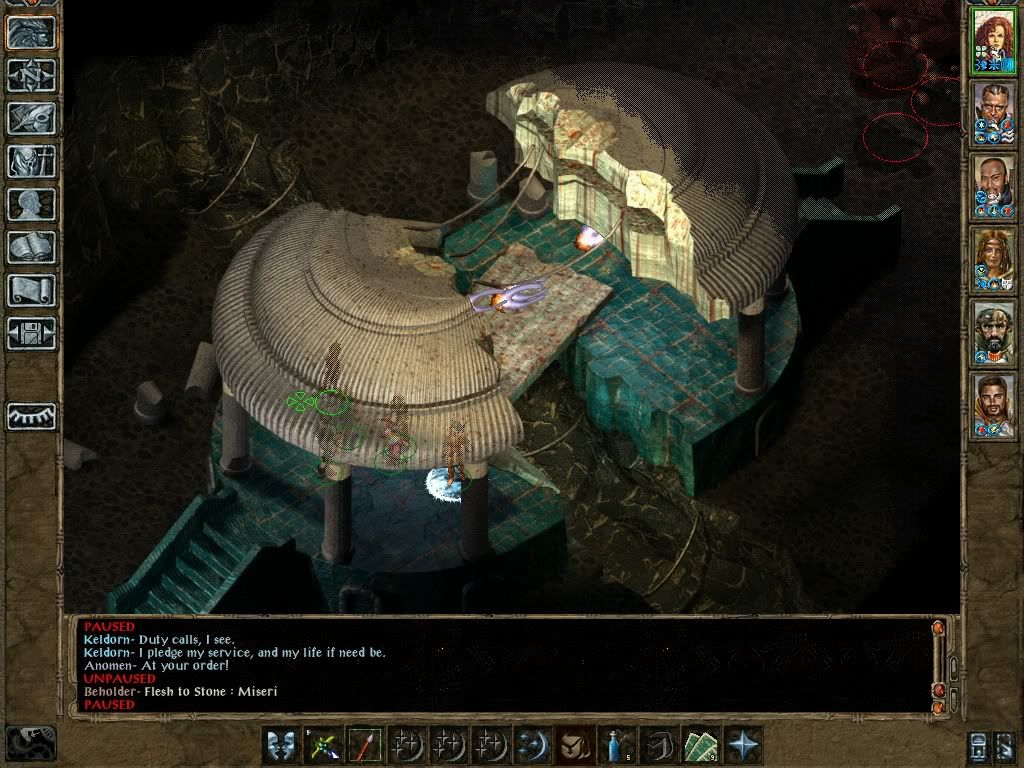Select the blonde woman's party portrait

click(993, 259)
